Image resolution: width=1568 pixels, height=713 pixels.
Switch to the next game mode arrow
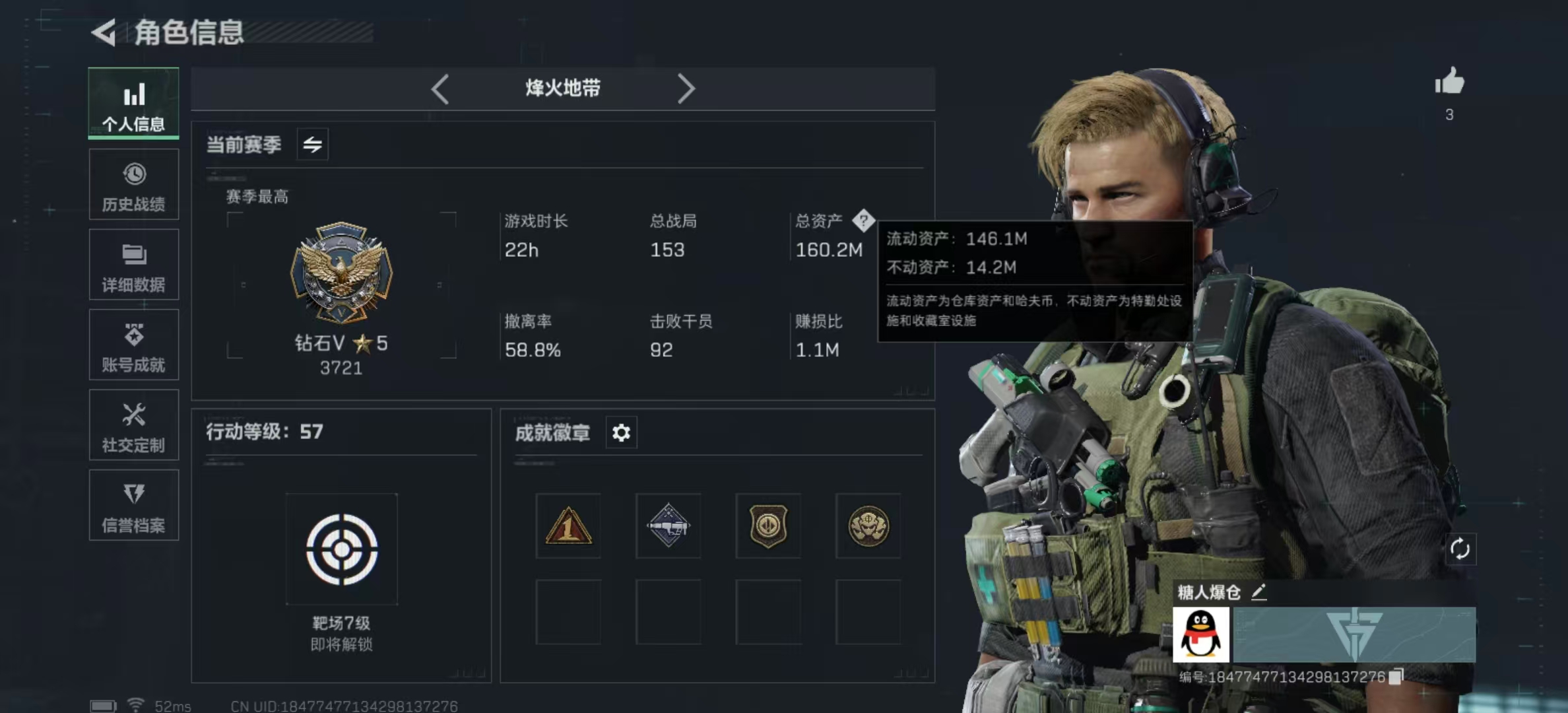(x=686, y=88)
